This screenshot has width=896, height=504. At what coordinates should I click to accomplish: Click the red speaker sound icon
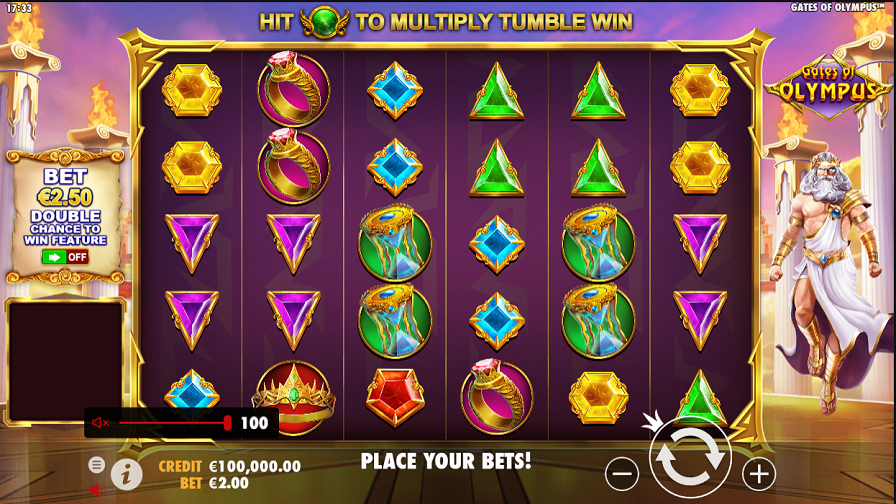pos(95,489)
